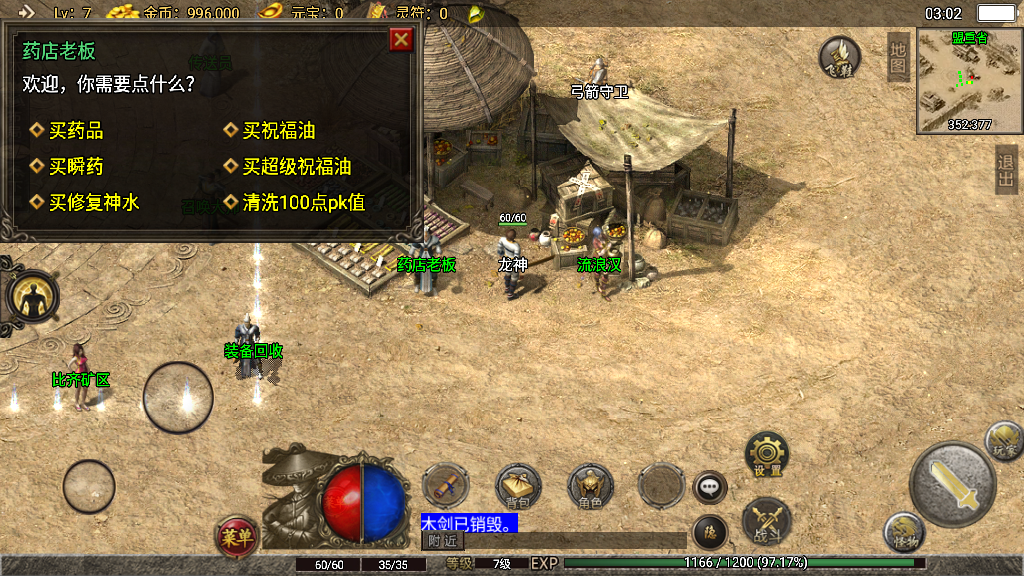Activate the 飞鞋 flying shoes icon

pos(840,58)
